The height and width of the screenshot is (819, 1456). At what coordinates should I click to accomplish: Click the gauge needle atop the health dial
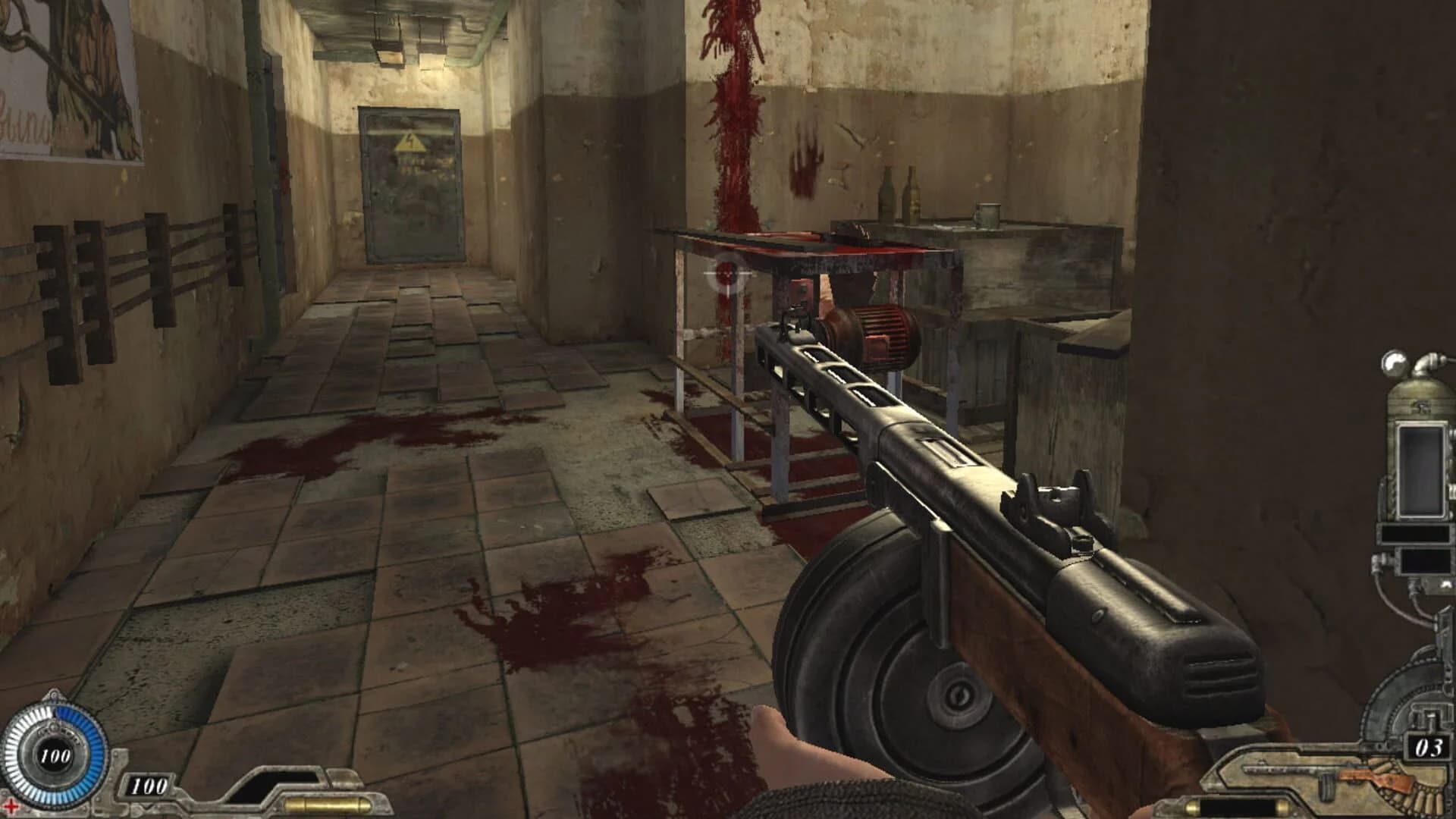click(x=53, y=694)
